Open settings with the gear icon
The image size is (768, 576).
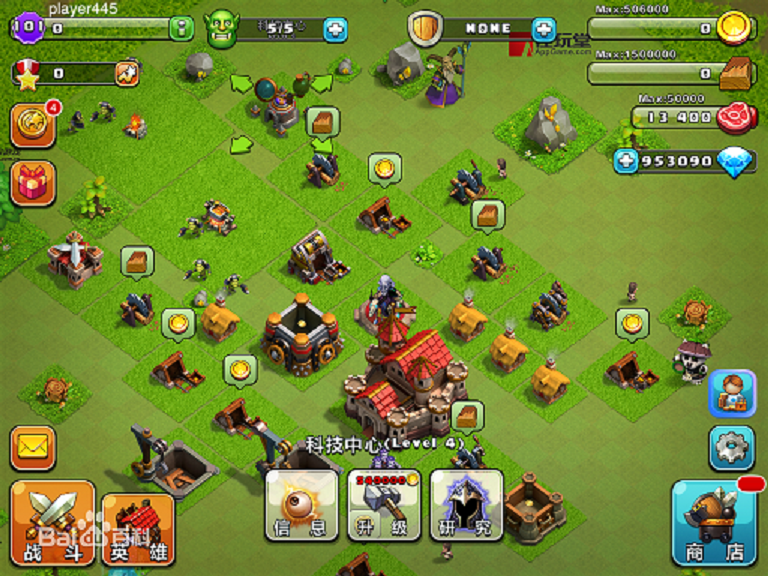[731, 448]
